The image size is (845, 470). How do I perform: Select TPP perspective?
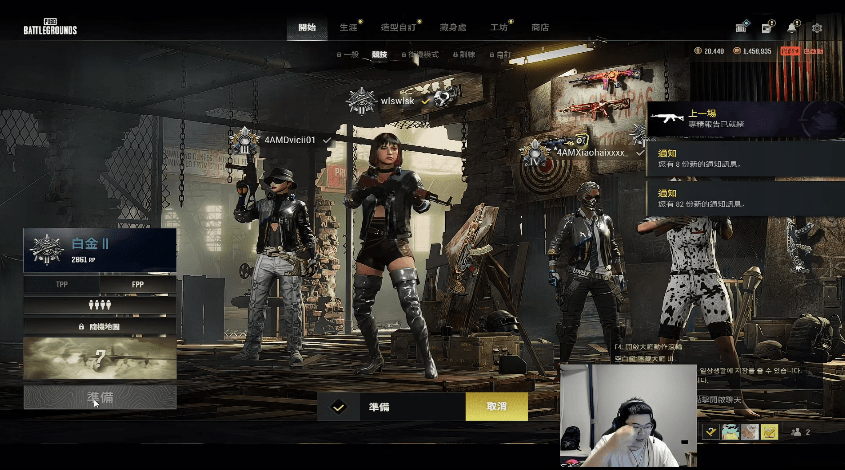pos(62,285)
